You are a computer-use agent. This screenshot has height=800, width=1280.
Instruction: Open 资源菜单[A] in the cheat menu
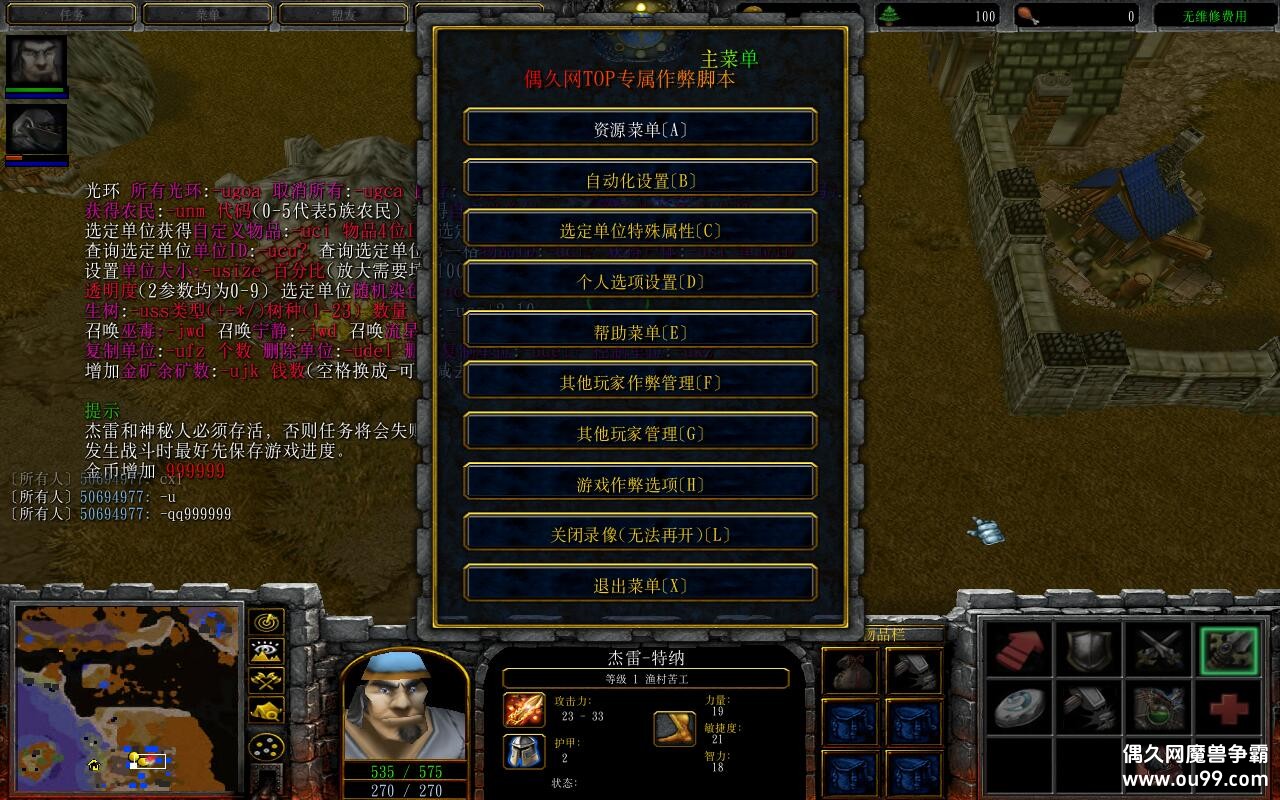(x=640, y=127)
